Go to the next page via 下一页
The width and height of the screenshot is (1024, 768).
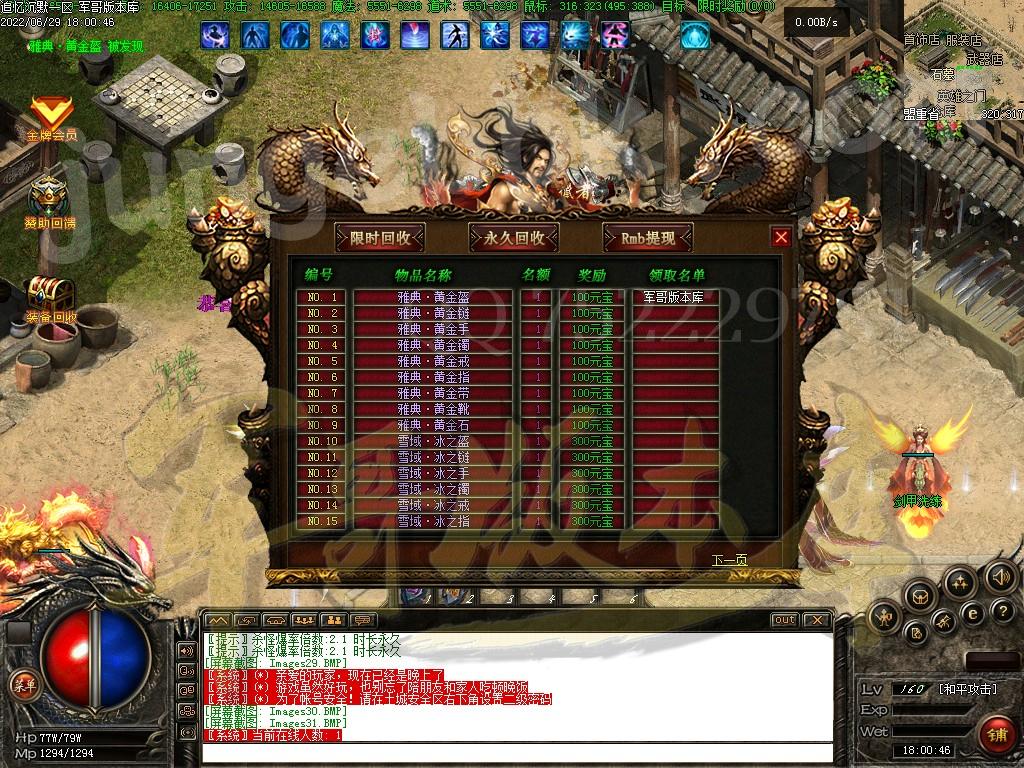(x=729, y=559)
